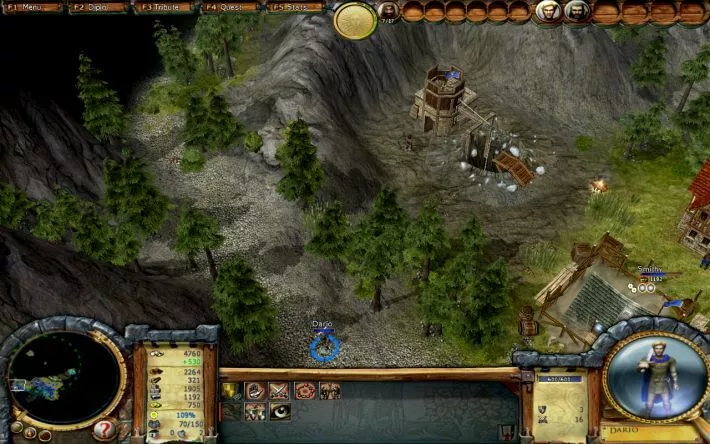The height and width of the screenshot is (444, 710).
Task: Select the crossed swords command
Action: pos(279,390)
